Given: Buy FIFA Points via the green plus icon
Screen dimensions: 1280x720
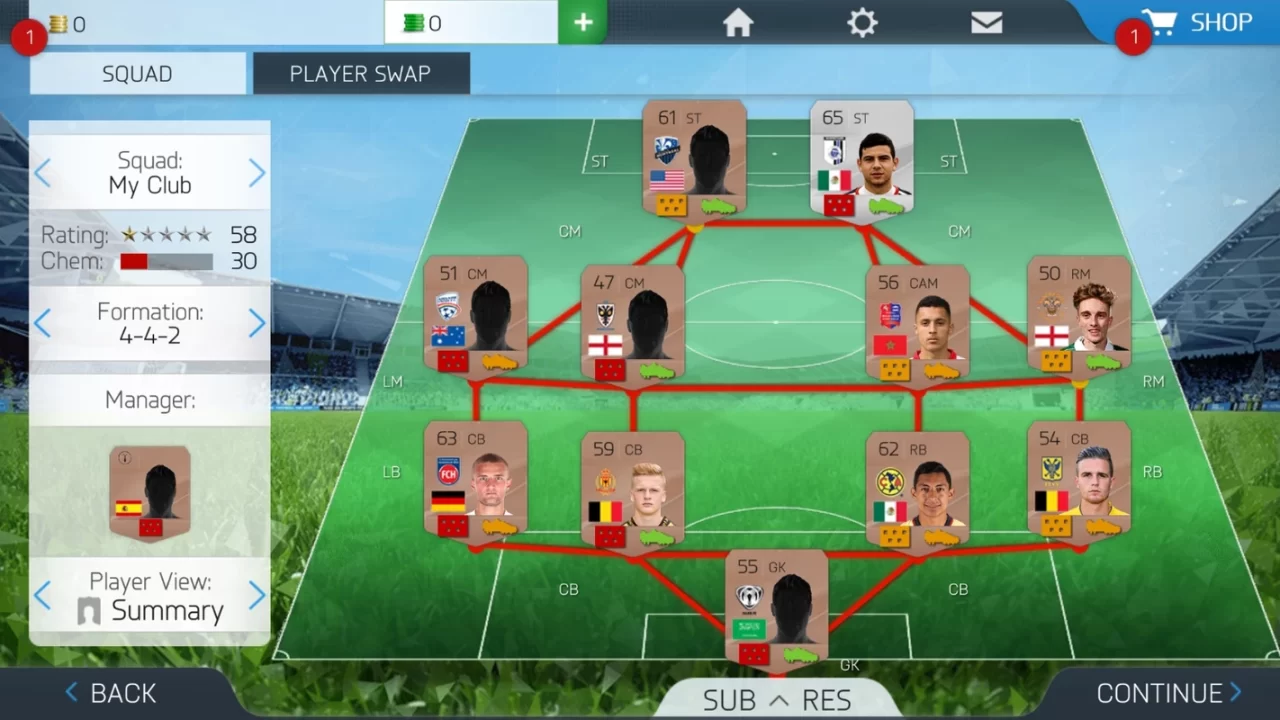Looking at the screenshot, I should 583,21.
